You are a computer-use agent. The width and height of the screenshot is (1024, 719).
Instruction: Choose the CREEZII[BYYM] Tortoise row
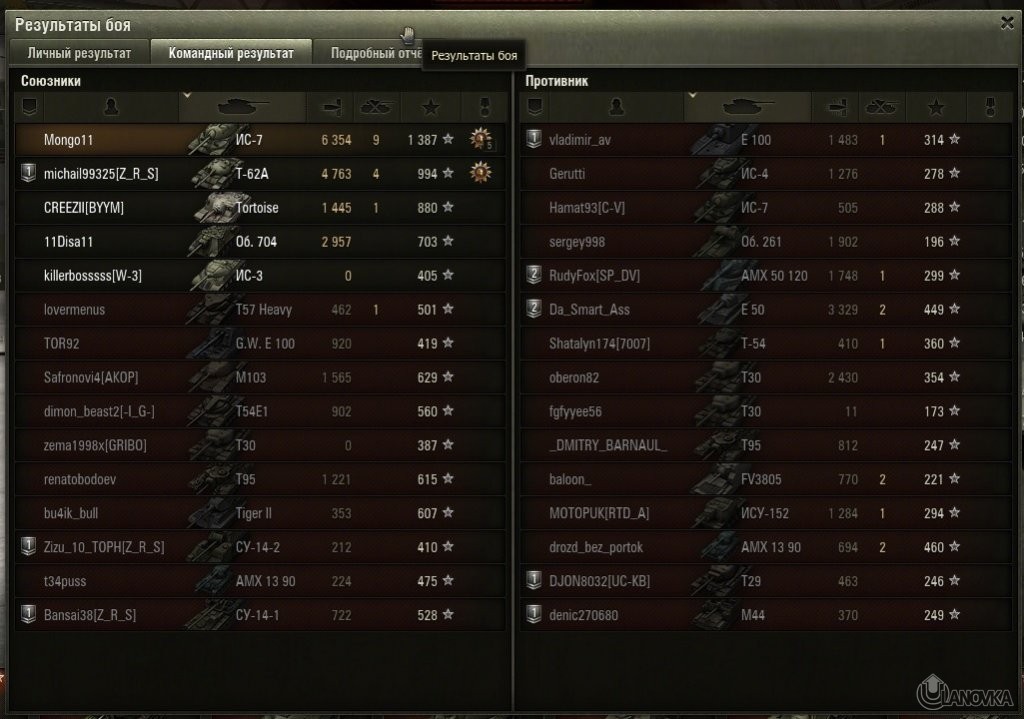pyautogui.click(x=98, y=208)
